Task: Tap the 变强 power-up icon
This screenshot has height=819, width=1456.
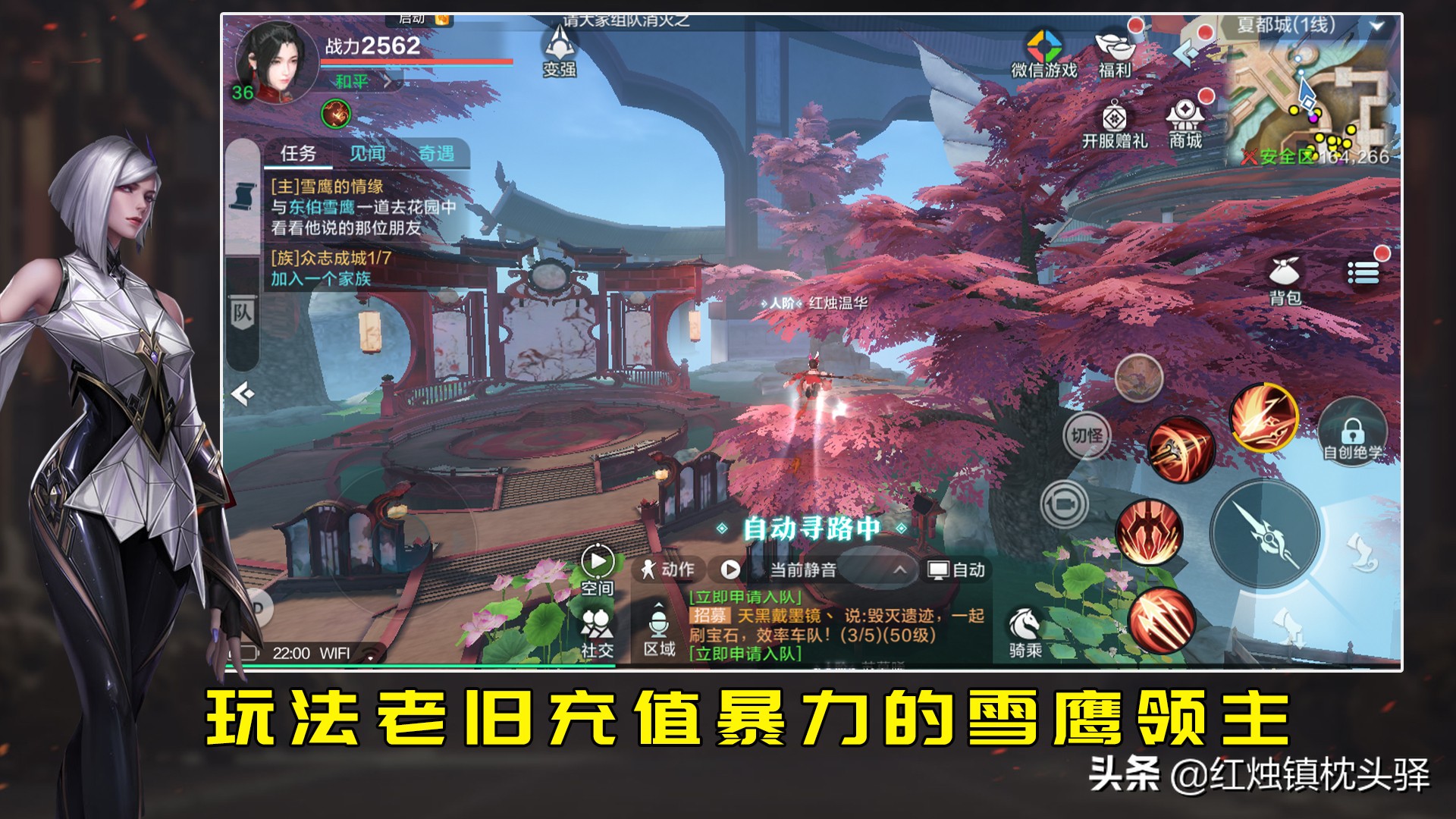Action: tap(559, 53)
